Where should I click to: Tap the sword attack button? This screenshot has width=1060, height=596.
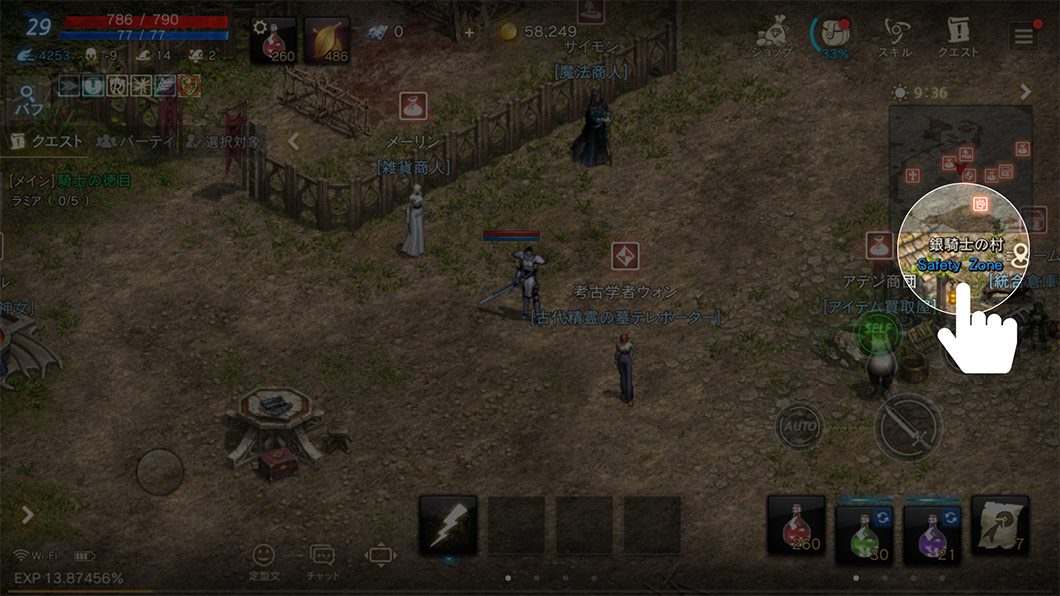click(908, 427)
